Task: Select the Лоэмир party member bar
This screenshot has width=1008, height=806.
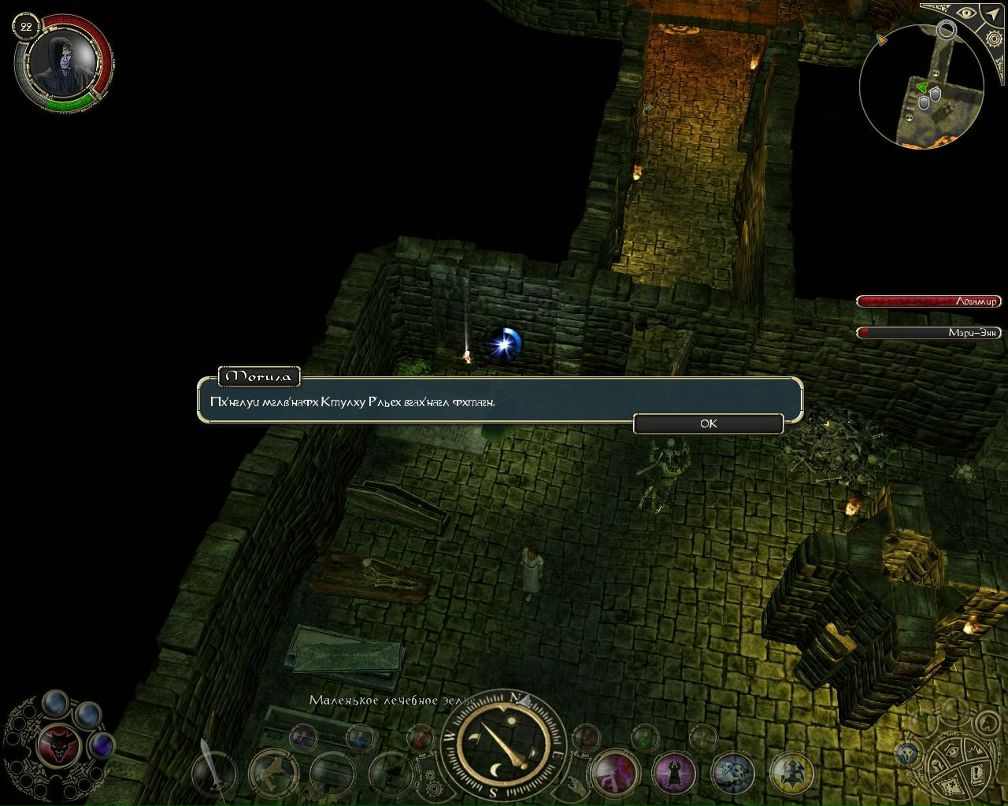Action: (928, 301)
